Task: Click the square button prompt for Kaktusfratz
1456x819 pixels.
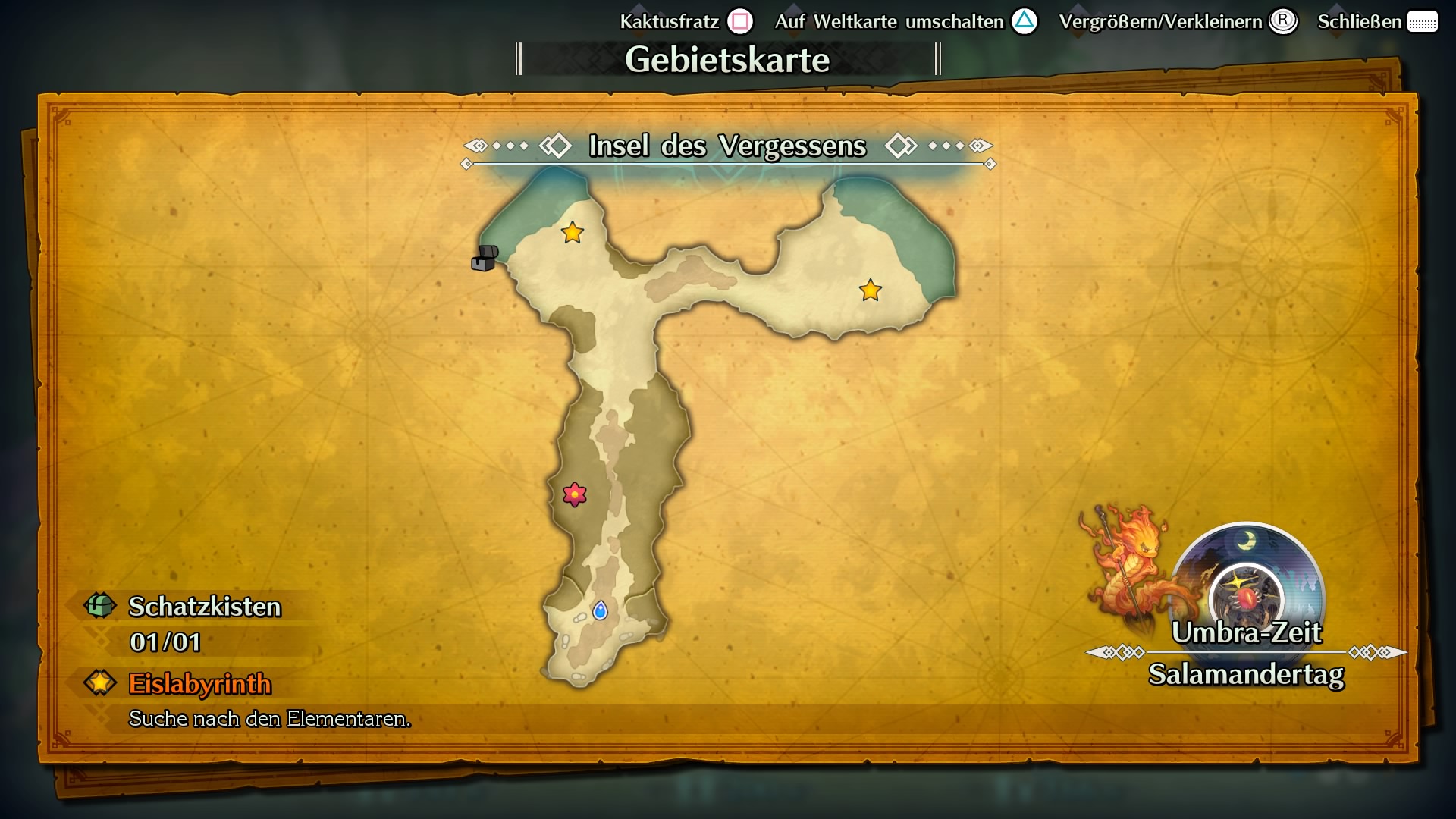Action: [739, 21]
